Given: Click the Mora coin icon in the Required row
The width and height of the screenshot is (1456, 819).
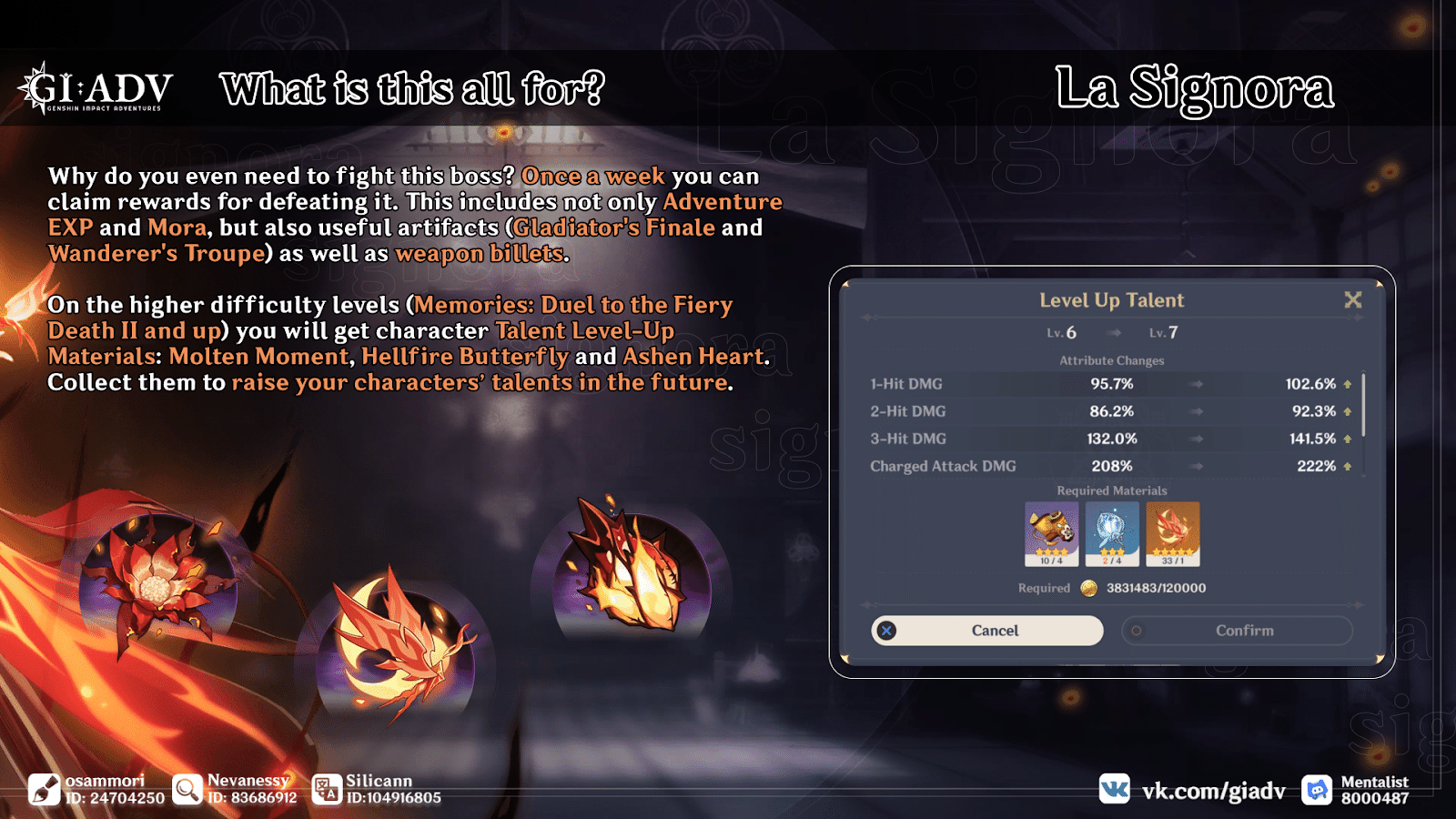Looking at the screenshot, I should point(1088,588).
